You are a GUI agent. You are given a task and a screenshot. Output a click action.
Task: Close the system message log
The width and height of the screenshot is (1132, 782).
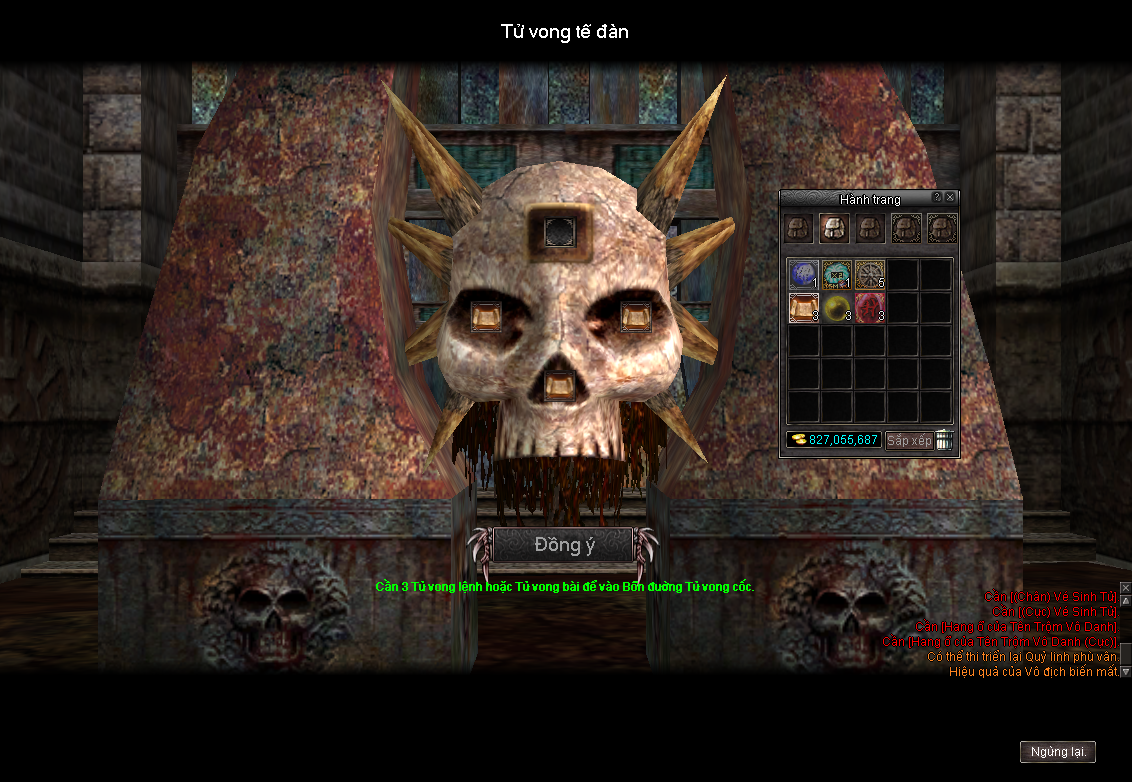[1125, 588]
